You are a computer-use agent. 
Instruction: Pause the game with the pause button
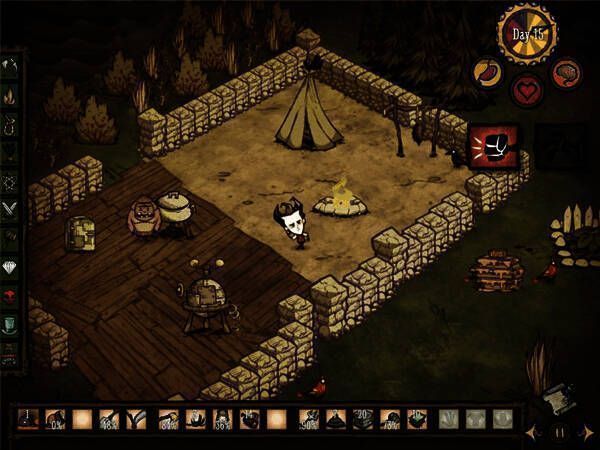tap(561, 433)
